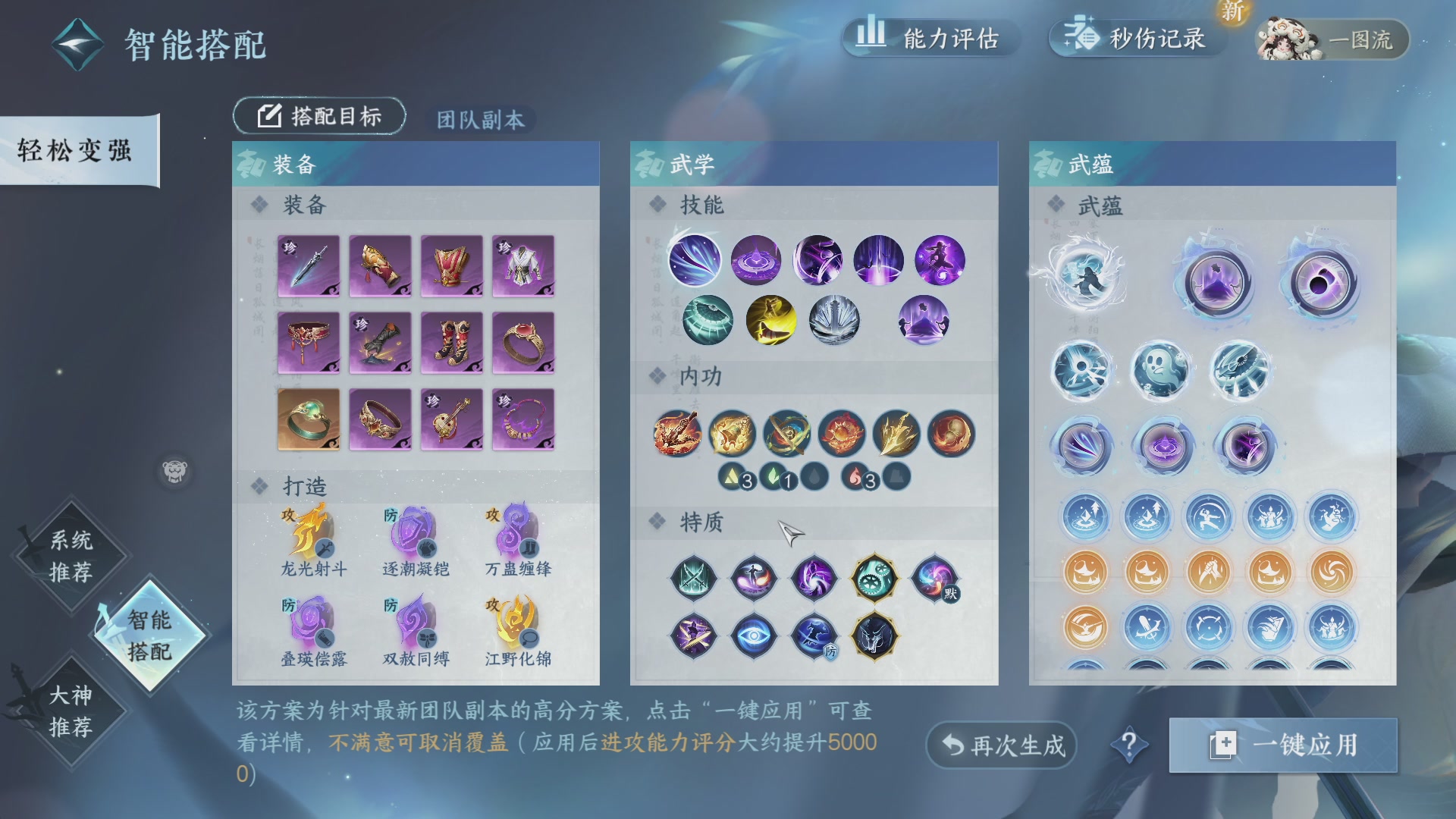Expand the 装备 section header
1456x819 pixels.
pos(303,206)
